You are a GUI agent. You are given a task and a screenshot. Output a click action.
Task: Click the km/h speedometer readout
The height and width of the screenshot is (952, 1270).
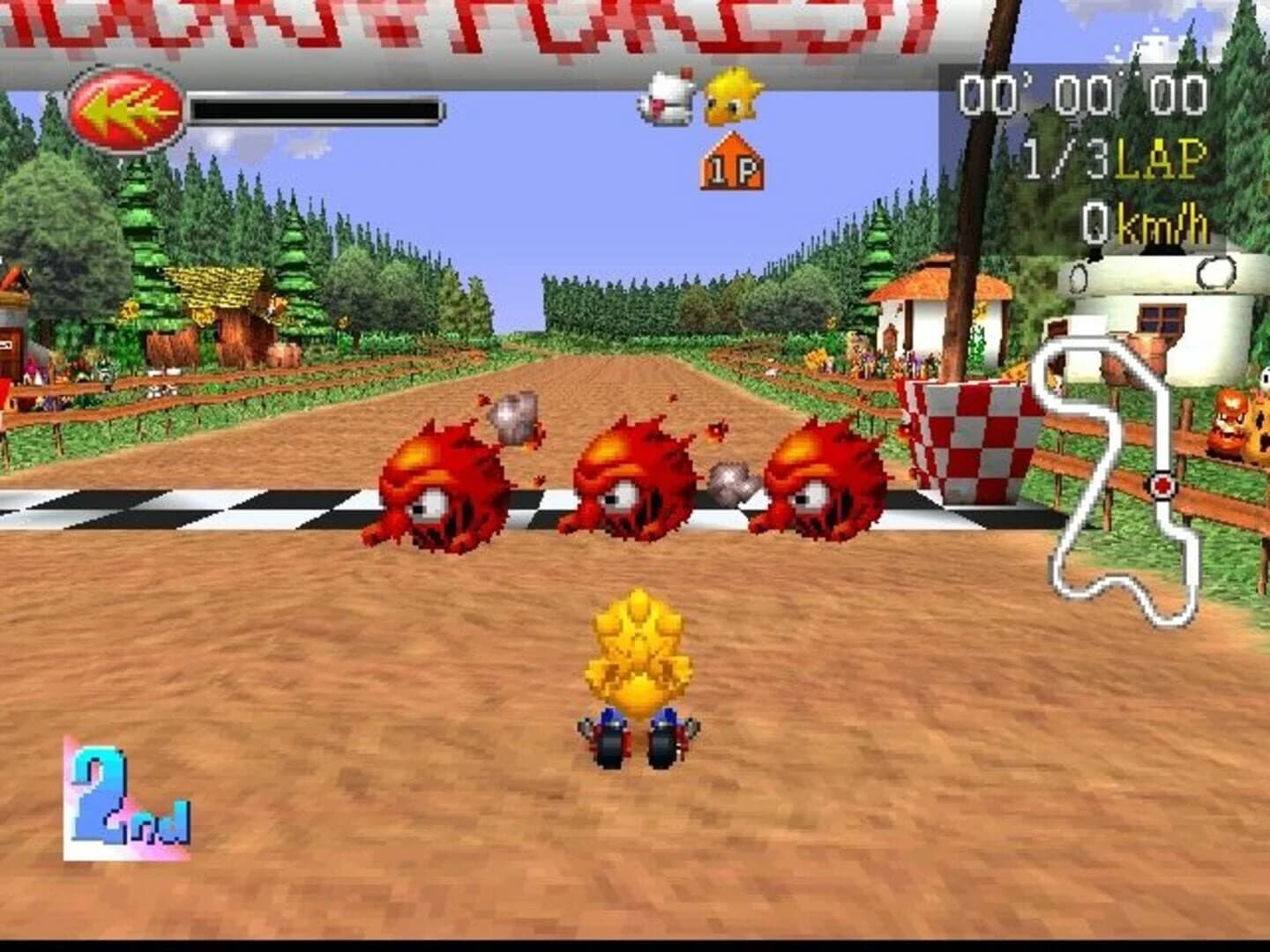(x=1147, y=220)
